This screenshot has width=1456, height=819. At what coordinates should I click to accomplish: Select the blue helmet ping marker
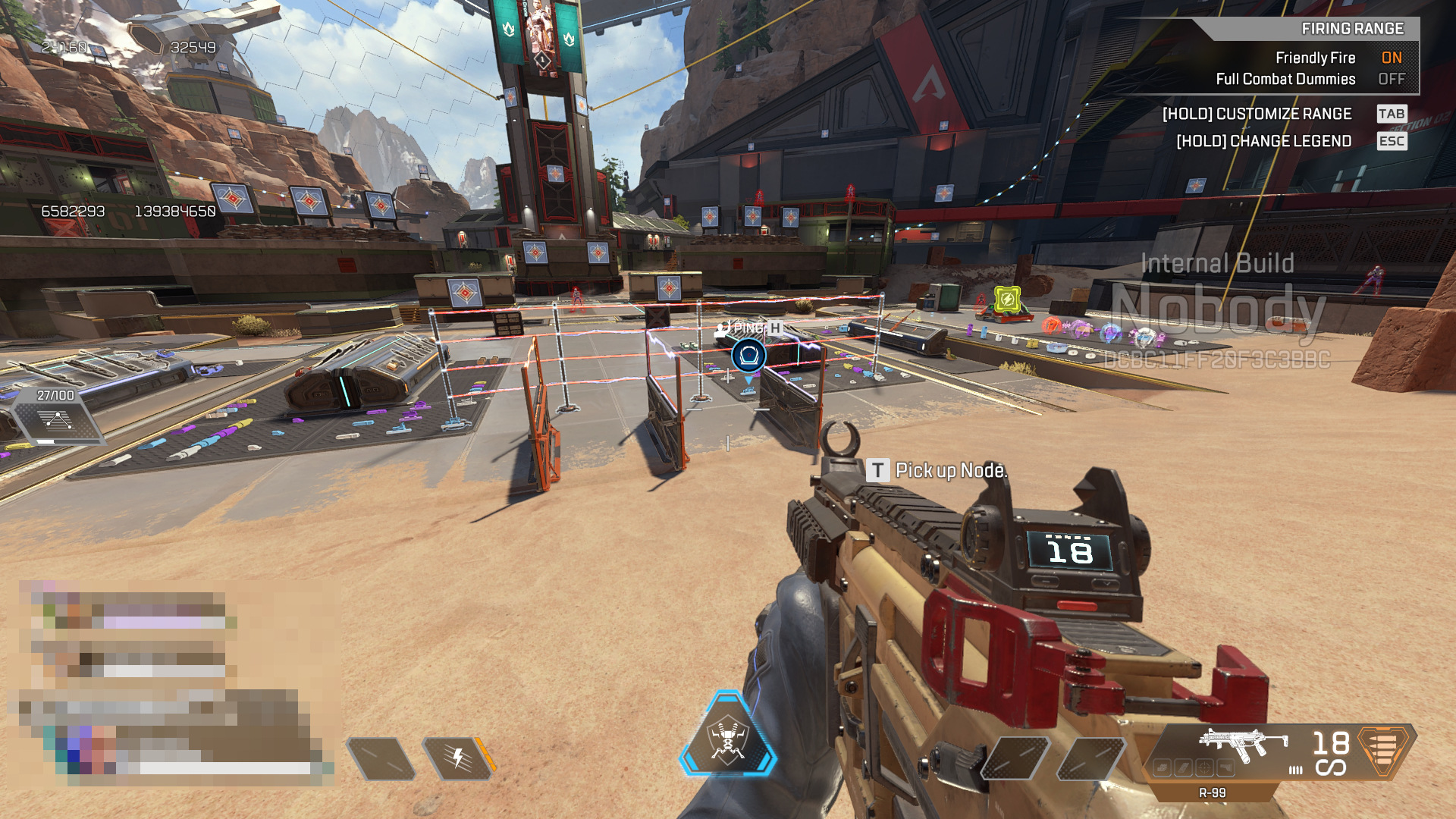pos(748,356)
